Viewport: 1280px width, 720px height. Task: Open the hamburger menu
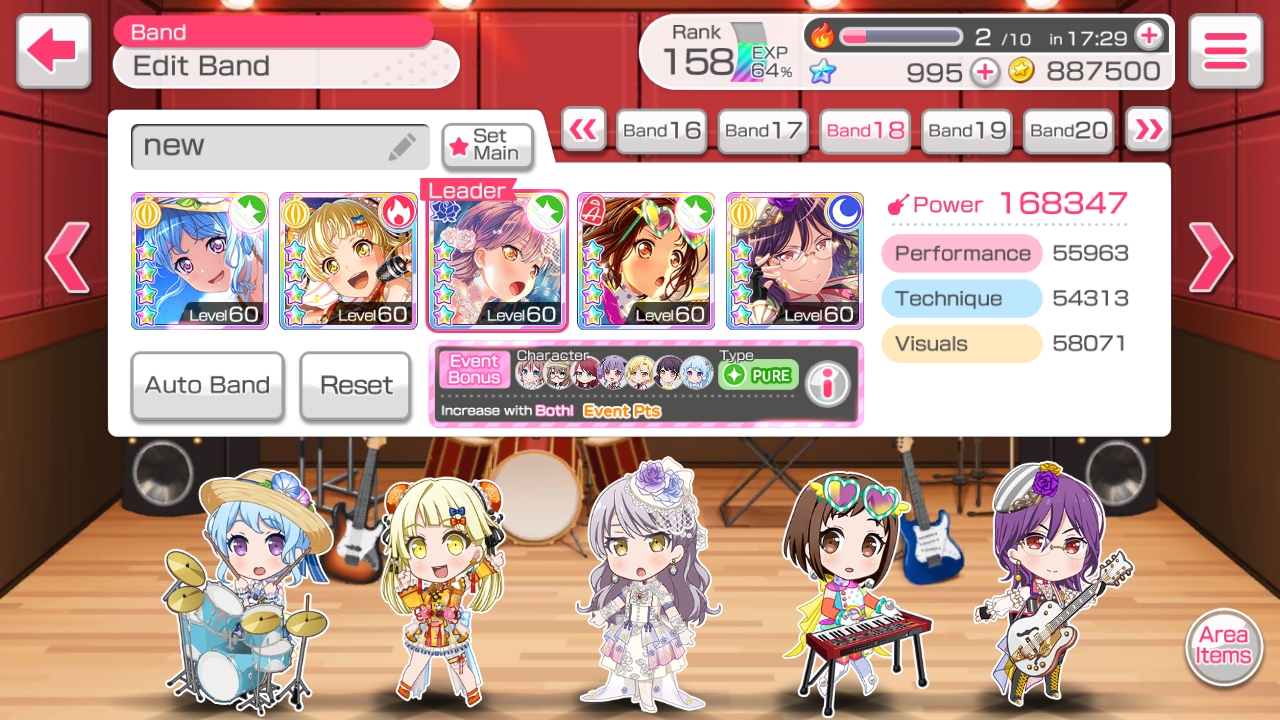(x=1225, y=50)
